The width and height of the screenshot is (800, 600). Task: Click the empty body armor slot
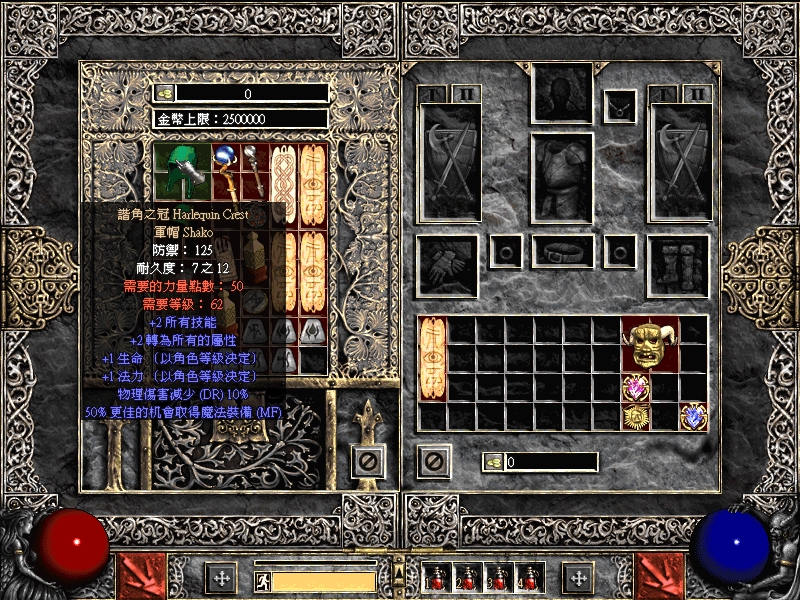coord(562,178)
